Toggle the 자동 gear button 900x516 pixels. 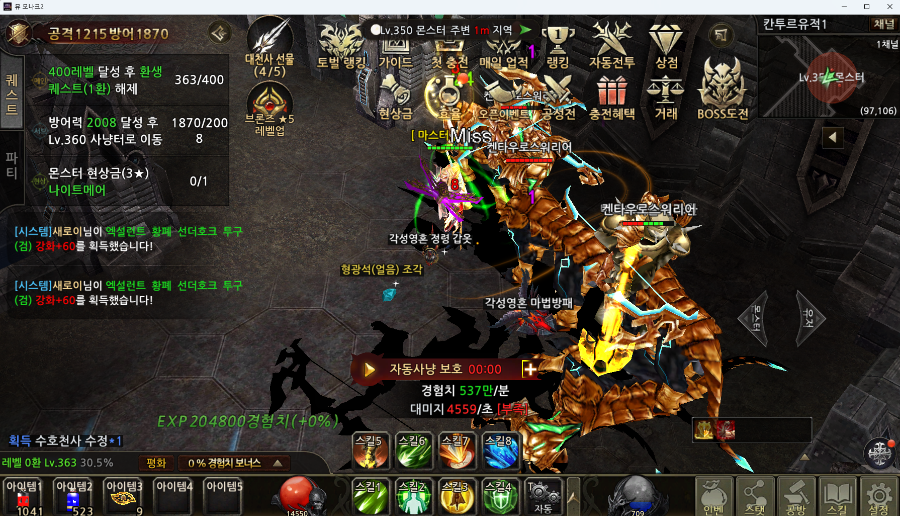tap(543, 496)
